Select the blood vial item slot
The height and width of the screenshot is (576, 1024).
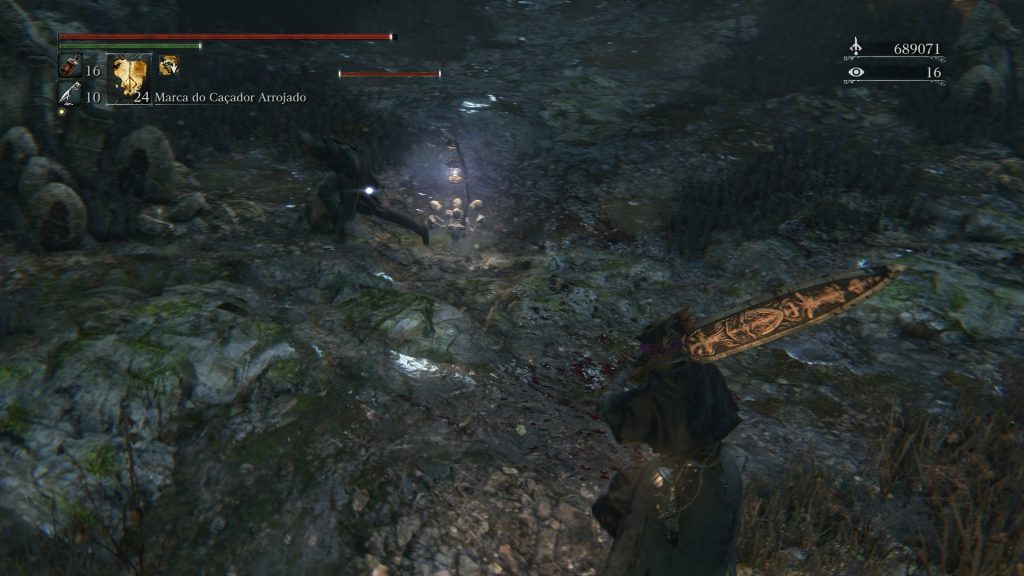click(69, 68)
